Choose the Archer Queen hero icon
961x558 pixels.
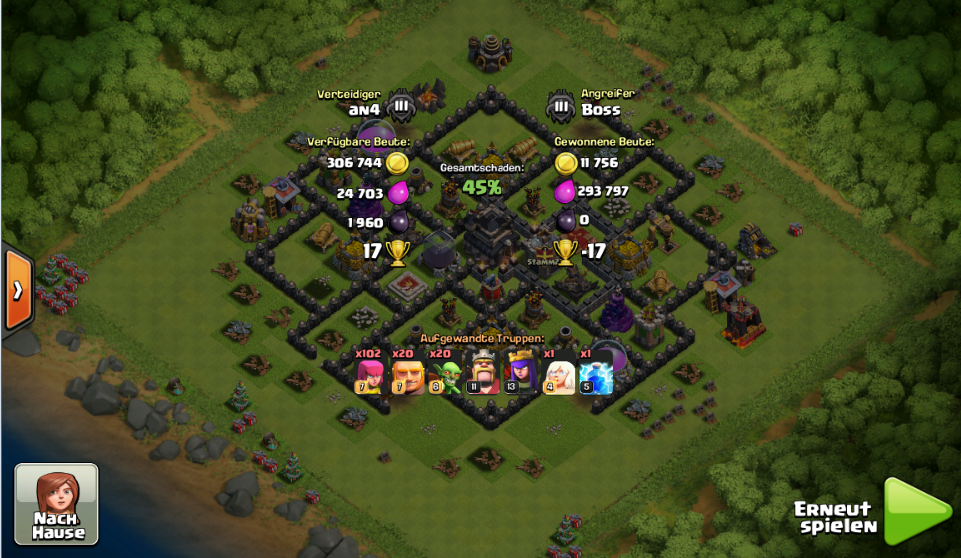(x=521, y=377)
